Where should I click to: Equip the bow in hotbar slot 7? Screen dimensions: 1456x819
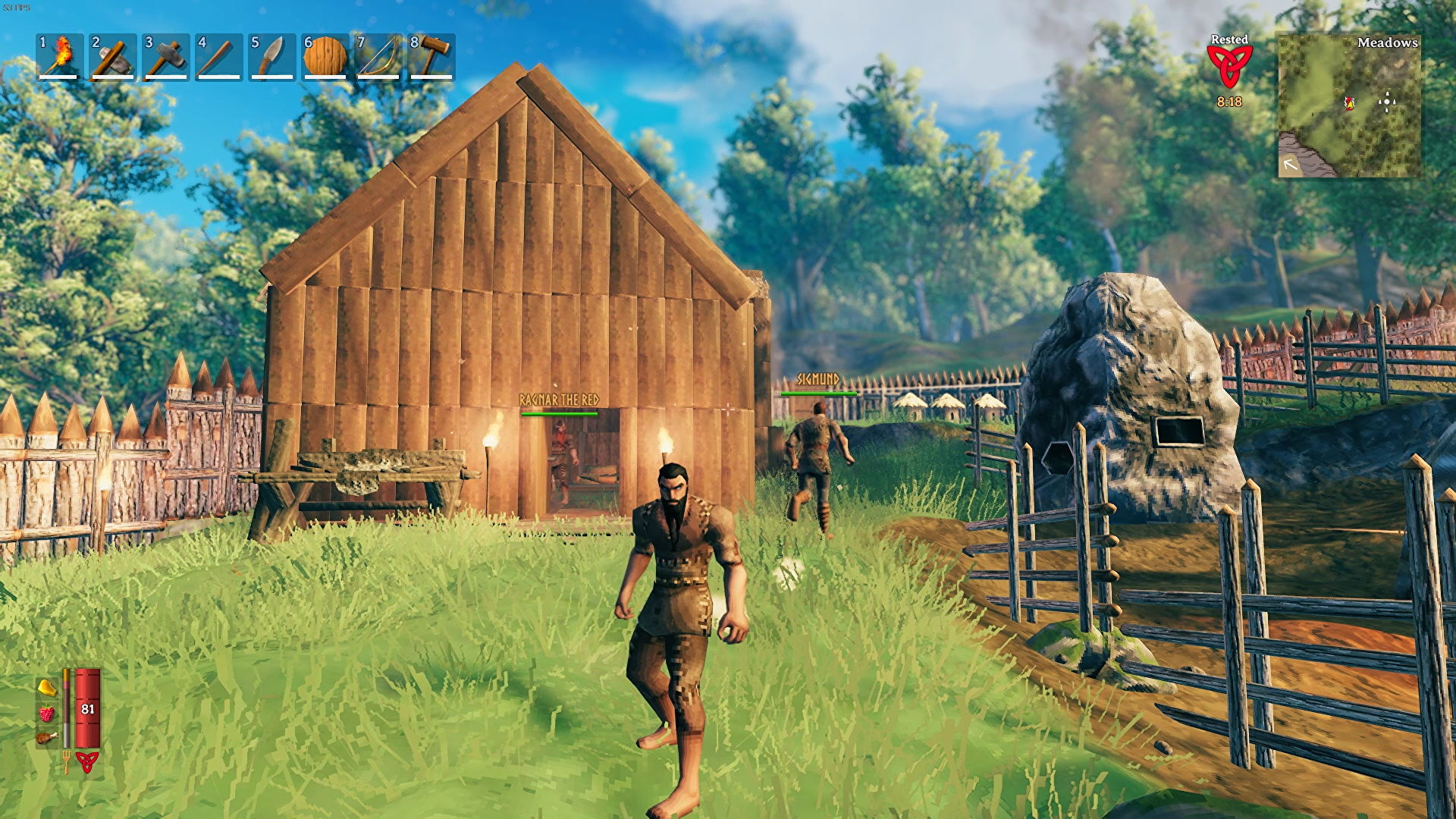click(x=378, y=56)
